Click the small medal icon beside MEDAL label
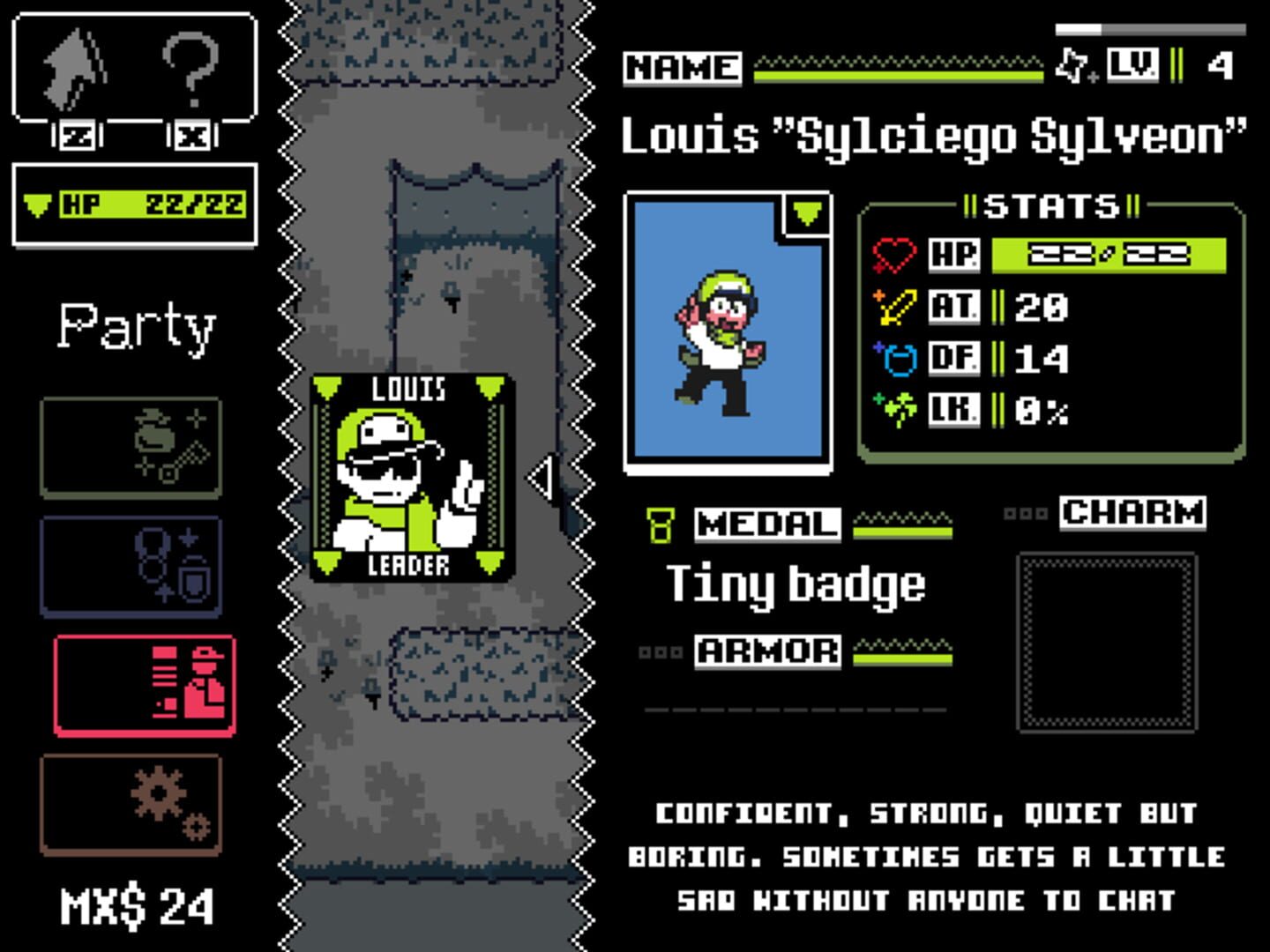Image resolution: width=1270 pixels, height=952 pixels. 659,526
